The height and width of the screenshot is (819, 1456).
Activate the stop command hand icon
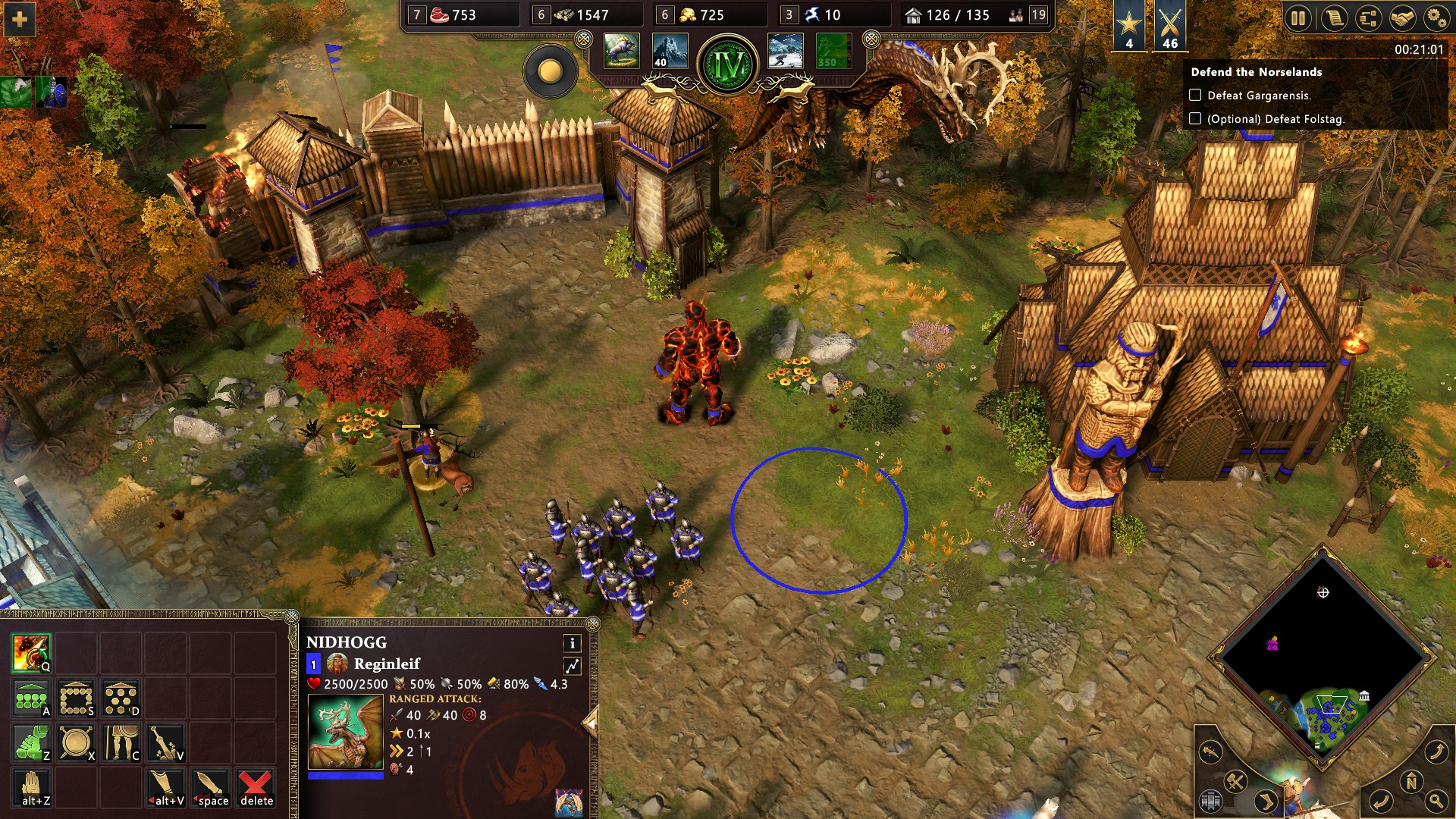coord(31,787)
